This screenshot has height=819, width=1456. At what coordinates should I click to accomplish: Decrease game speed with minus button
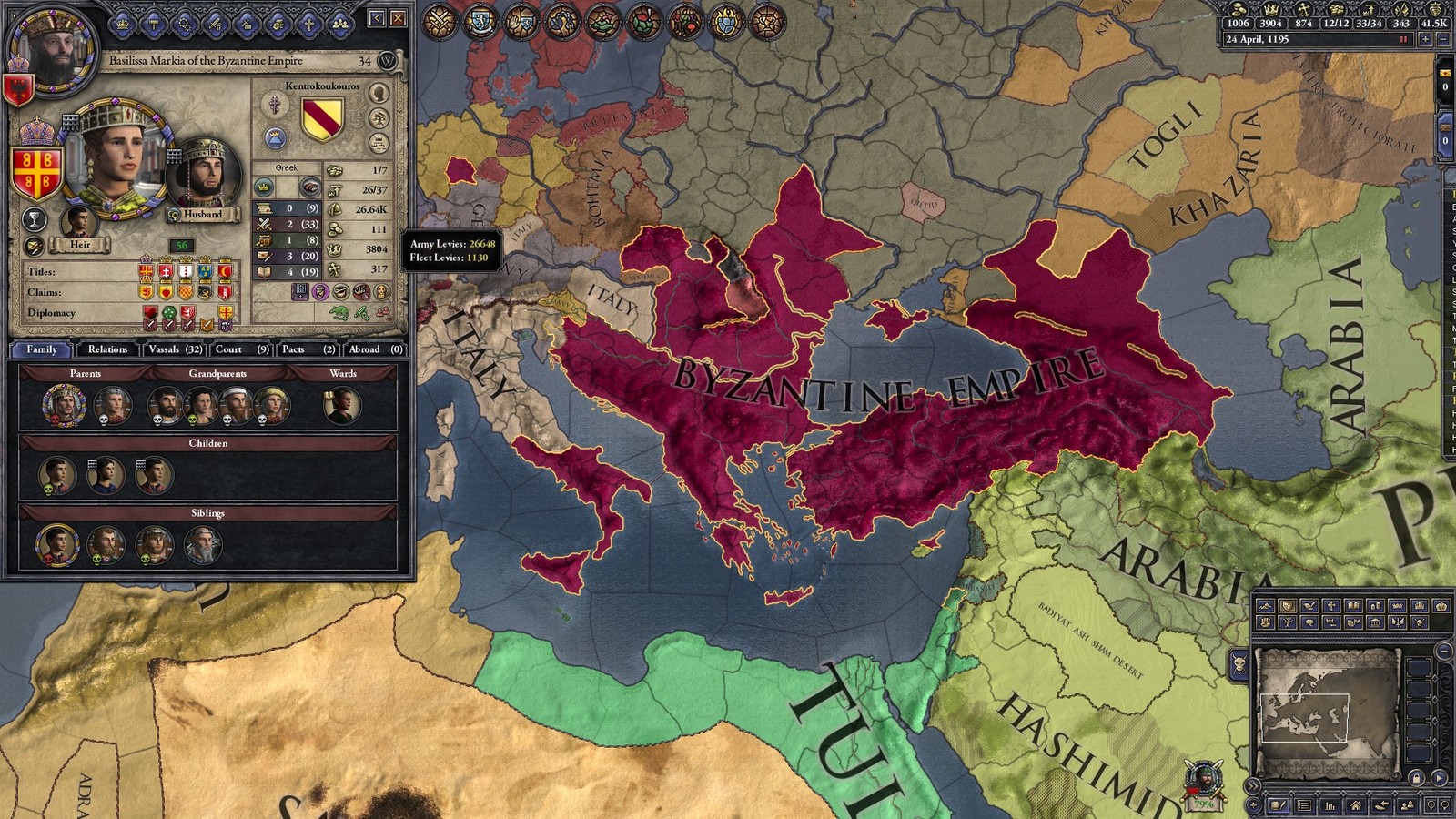1443,40
